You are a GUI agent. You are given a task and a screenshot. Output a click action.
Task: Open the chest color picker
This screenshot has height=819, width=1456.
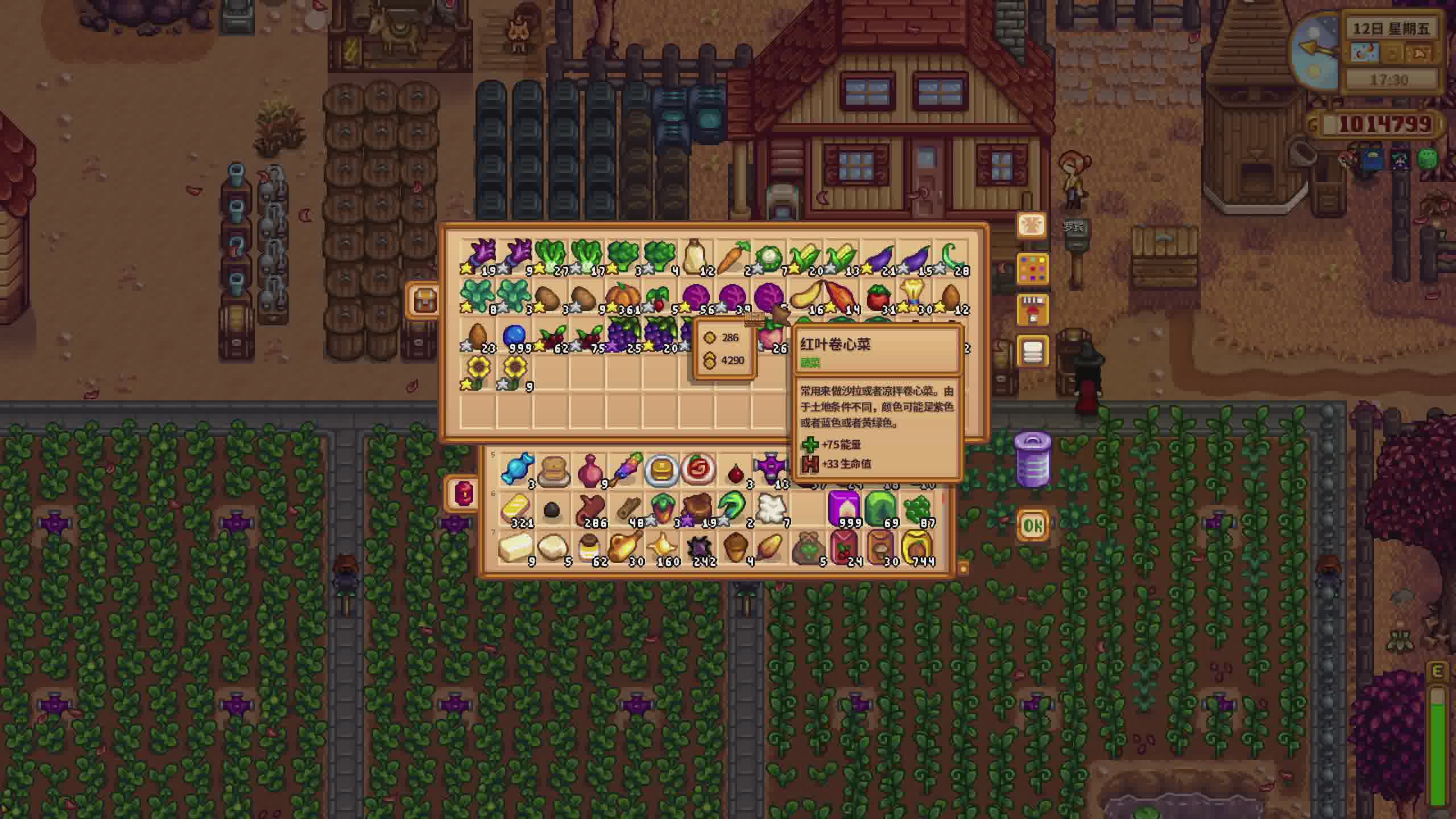pos(1032,268)
